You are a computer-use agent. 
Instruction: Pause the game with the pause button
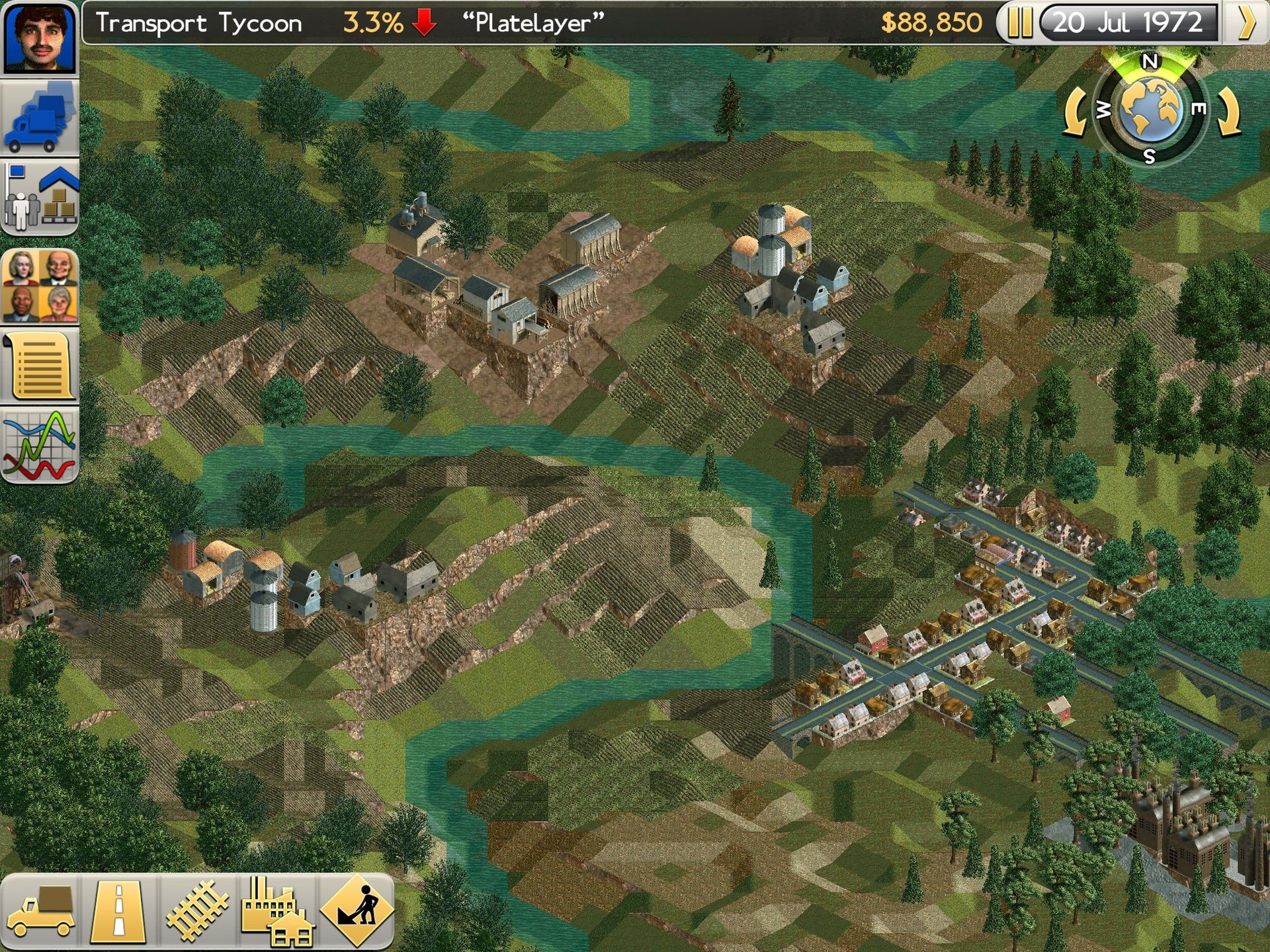(x=1019, y=23)
